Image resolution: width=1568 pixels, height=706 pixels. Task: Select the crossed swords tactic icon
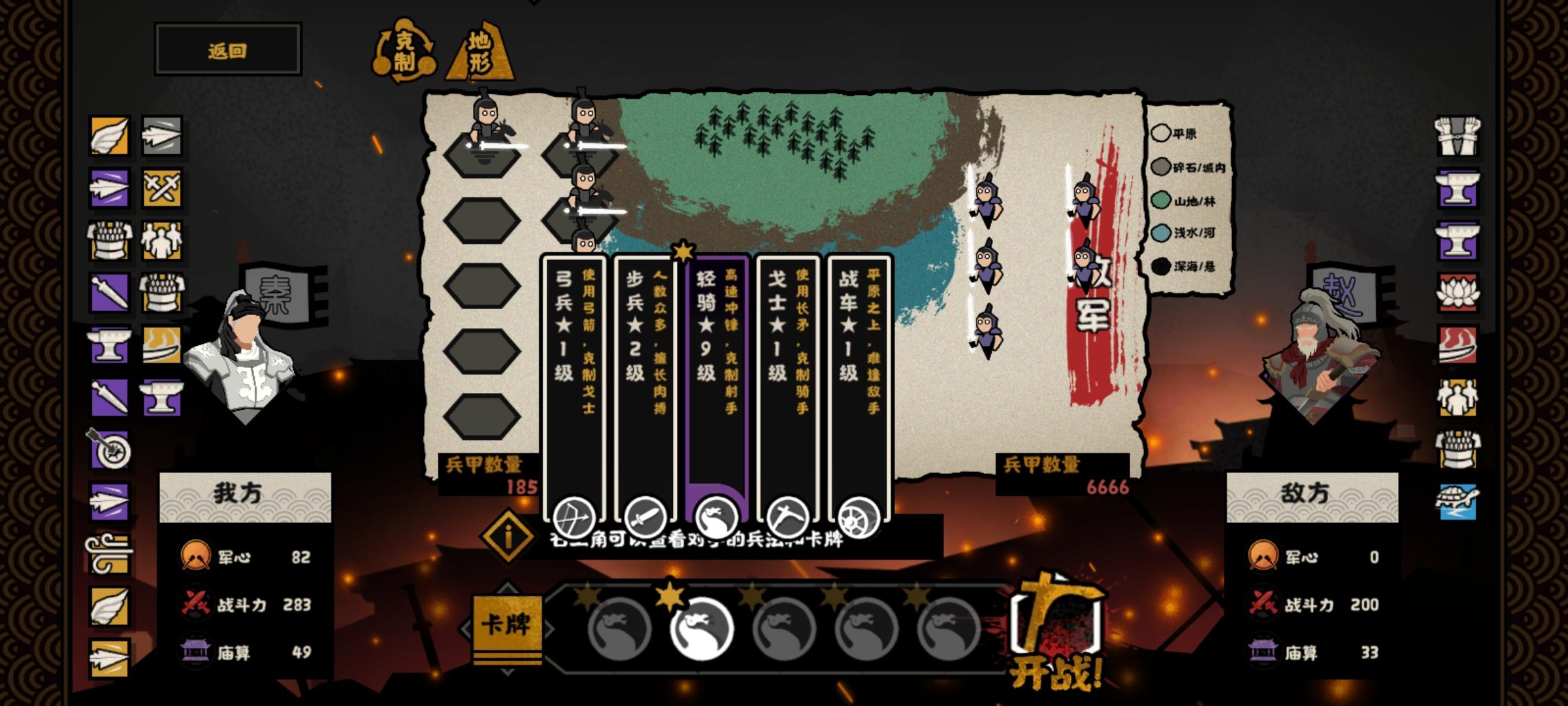tap(161, 188)
